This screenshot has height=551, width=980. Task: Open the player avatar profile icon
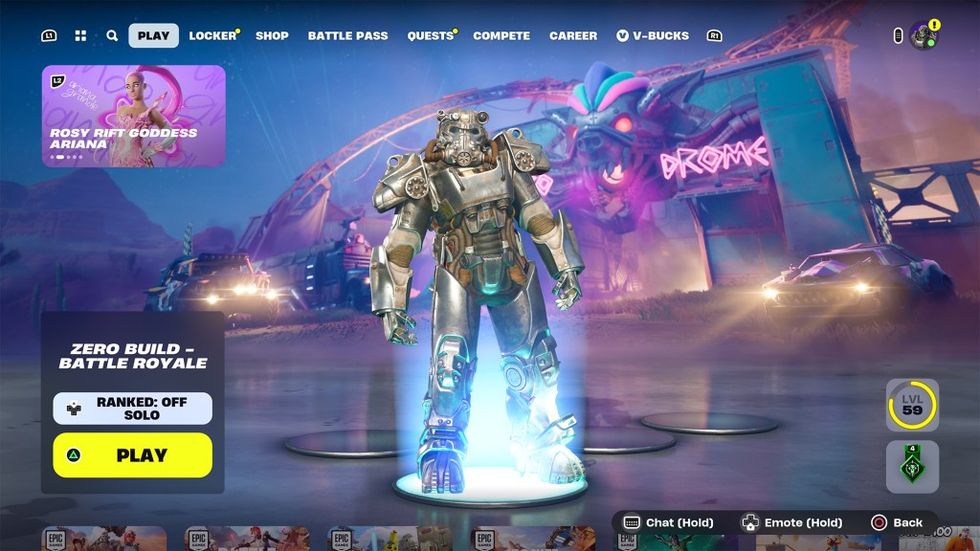click(924, 36)
